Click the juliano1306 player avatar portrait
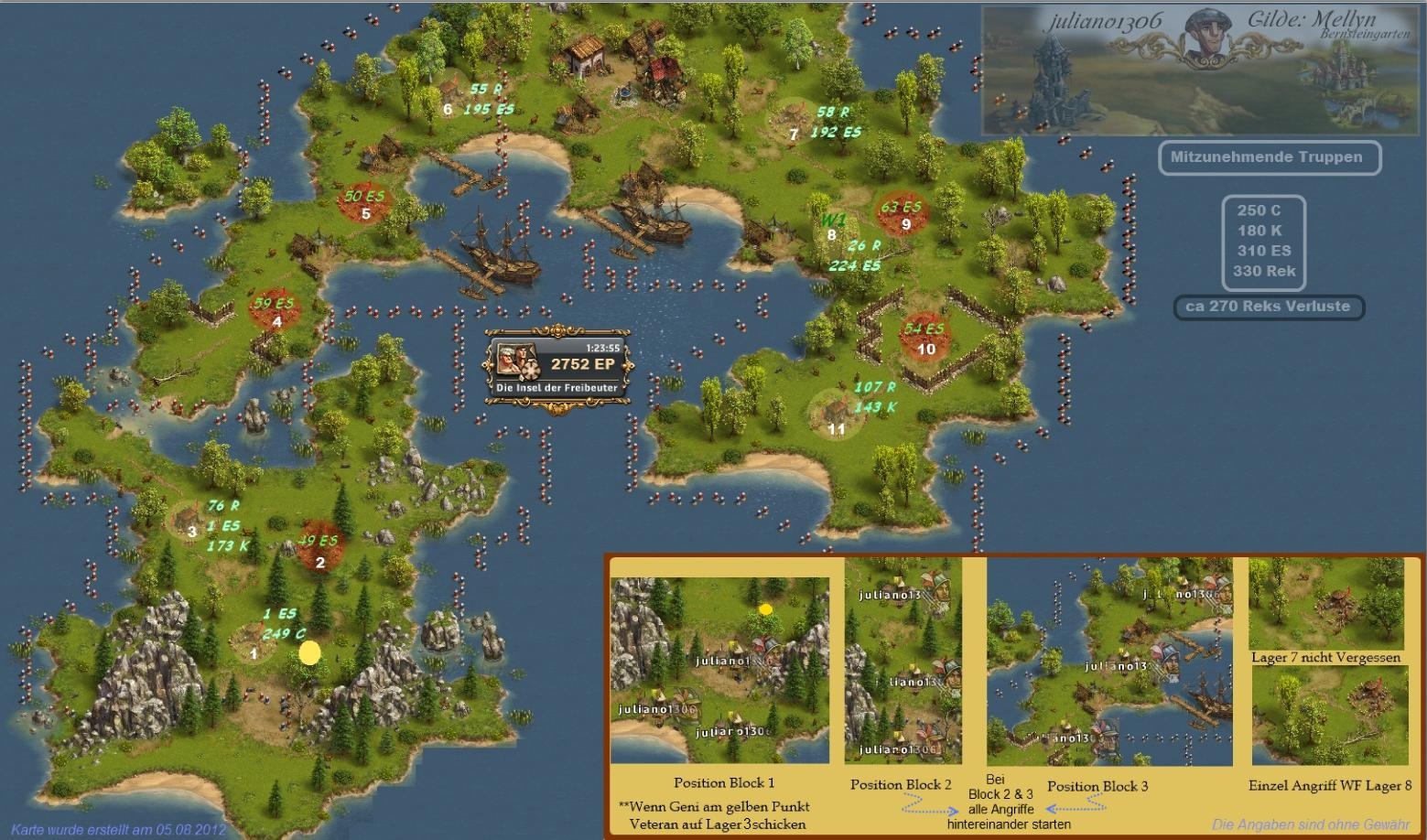Screen dimensions: 1427x840 click(1206, 38)
